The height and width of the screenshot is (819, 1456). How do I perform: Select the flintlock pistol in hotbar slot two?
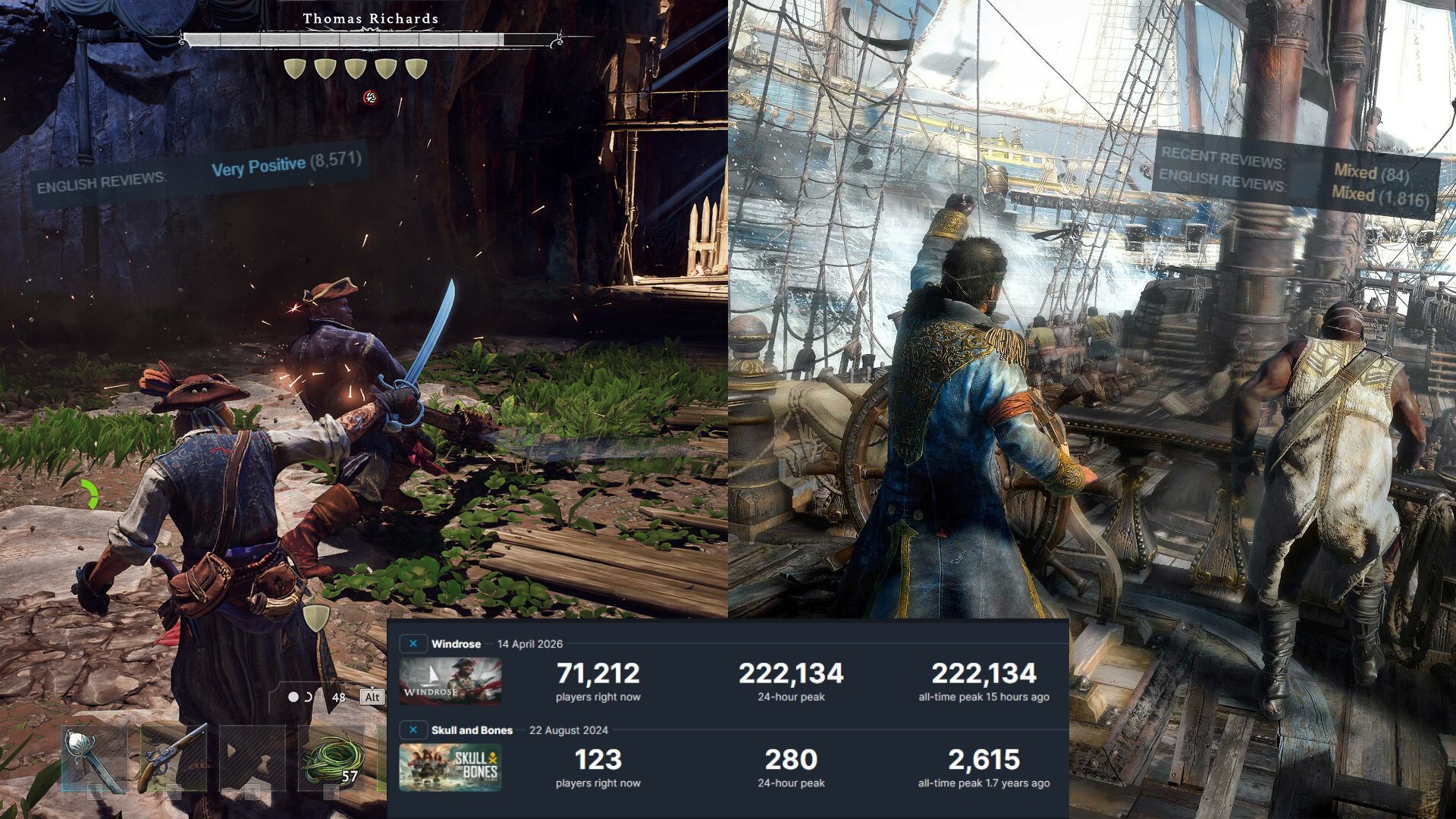pos(174,758)
